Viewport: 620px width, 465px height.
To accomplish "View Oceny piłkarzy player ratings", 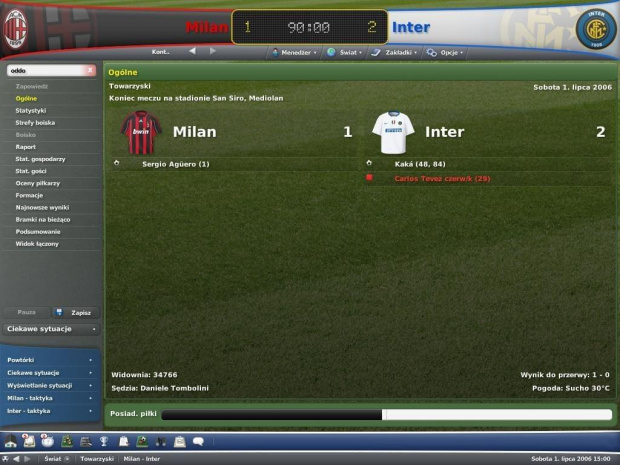I will pos(36,182).
